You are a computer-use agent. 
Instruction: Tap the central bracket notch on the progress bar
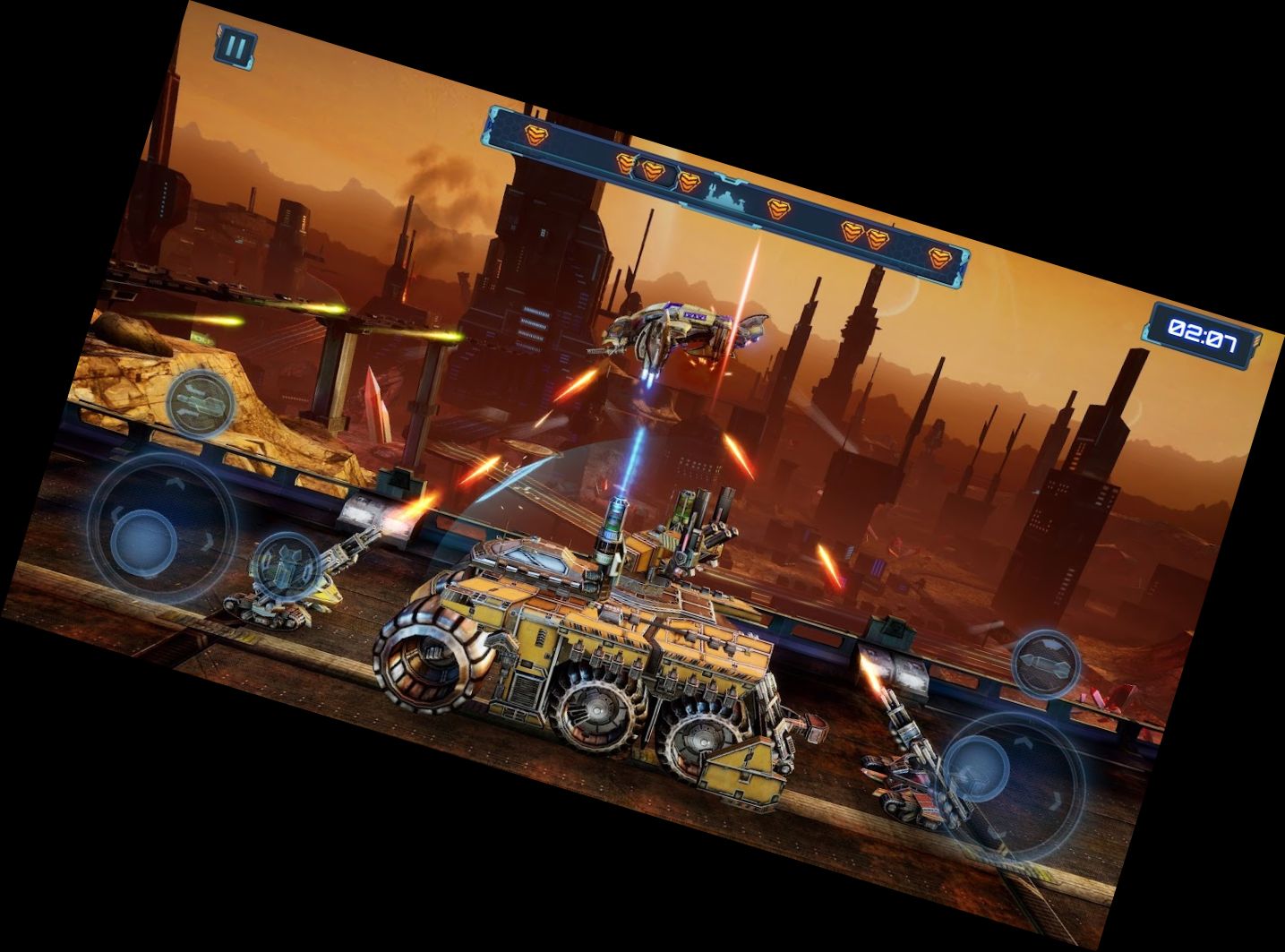(x=730, y=179)
